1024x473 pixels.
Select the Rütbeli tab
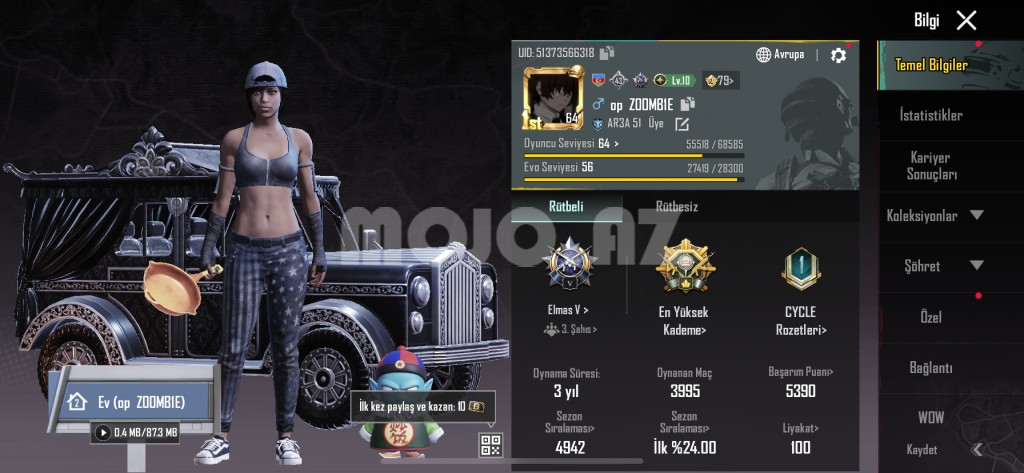(x=566, y=207)
